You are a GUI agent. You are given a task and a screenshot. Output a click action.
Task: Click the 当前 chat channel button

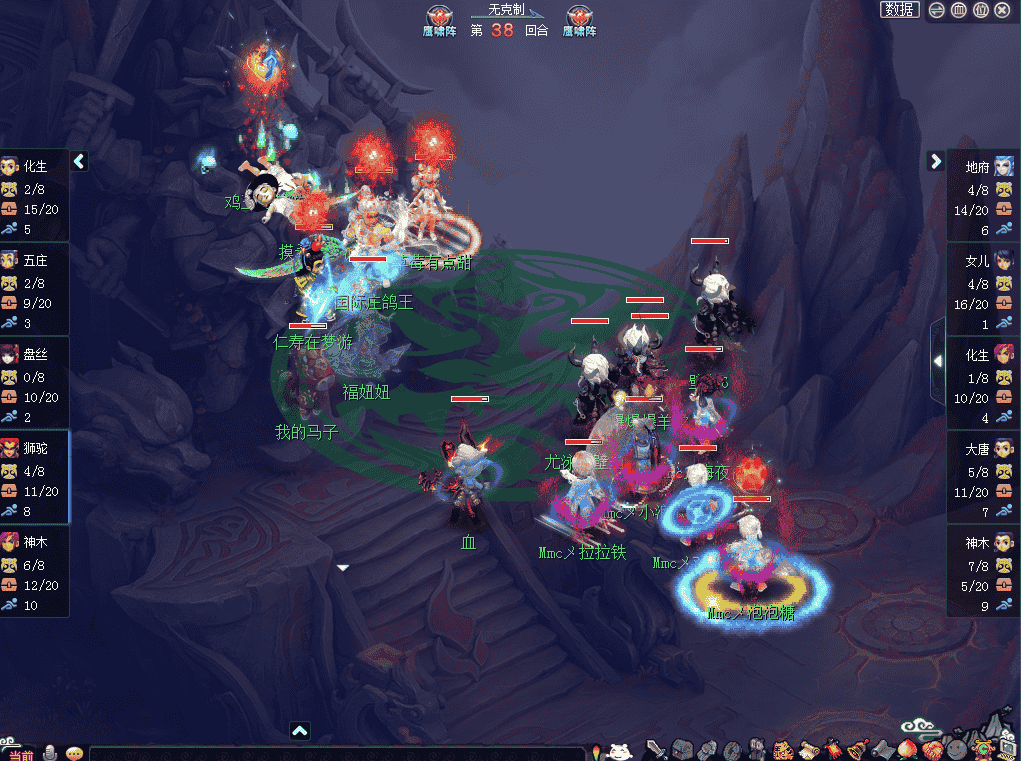(19, 754)
